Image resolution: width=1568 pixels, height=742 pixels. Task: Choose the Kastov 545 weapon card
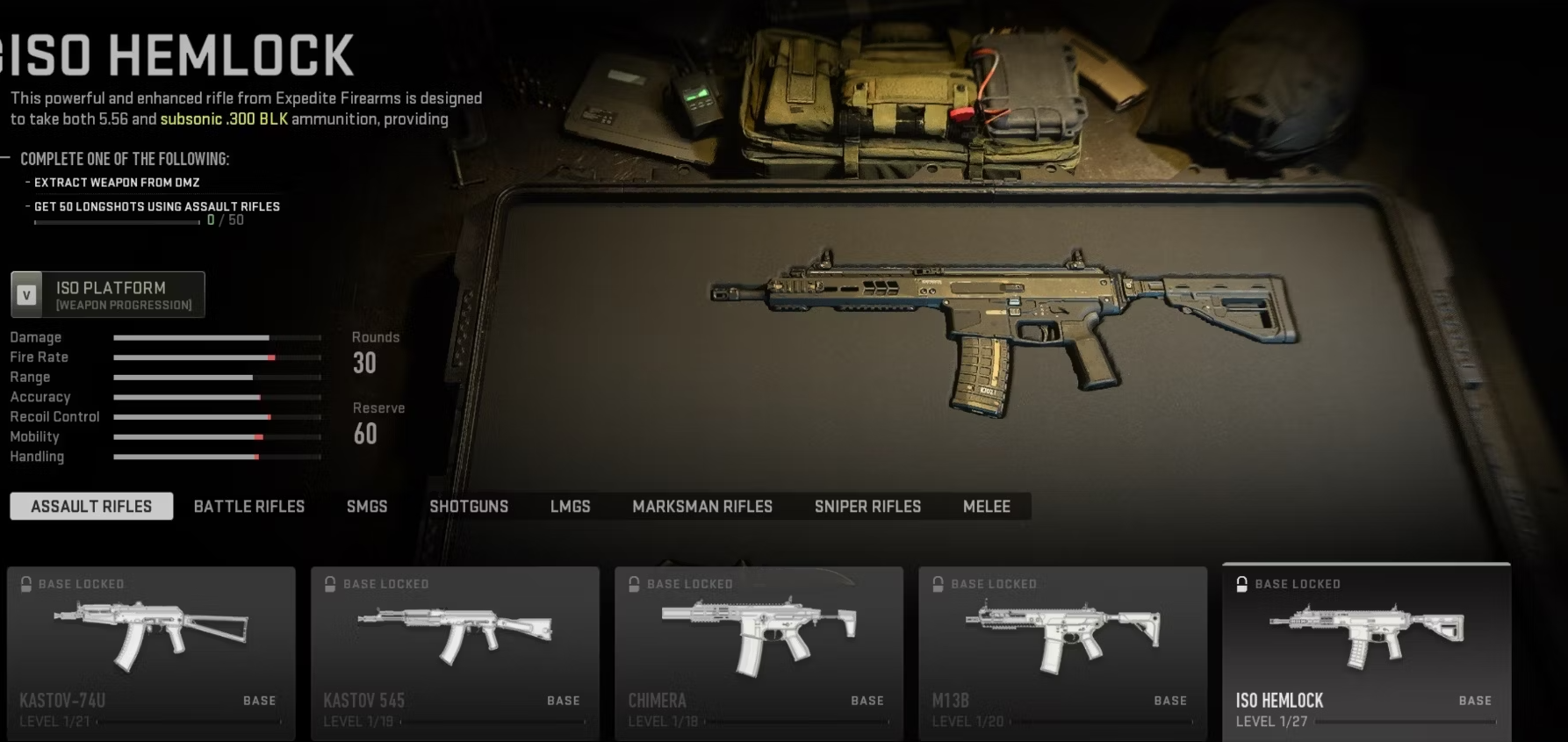point(455,652)
